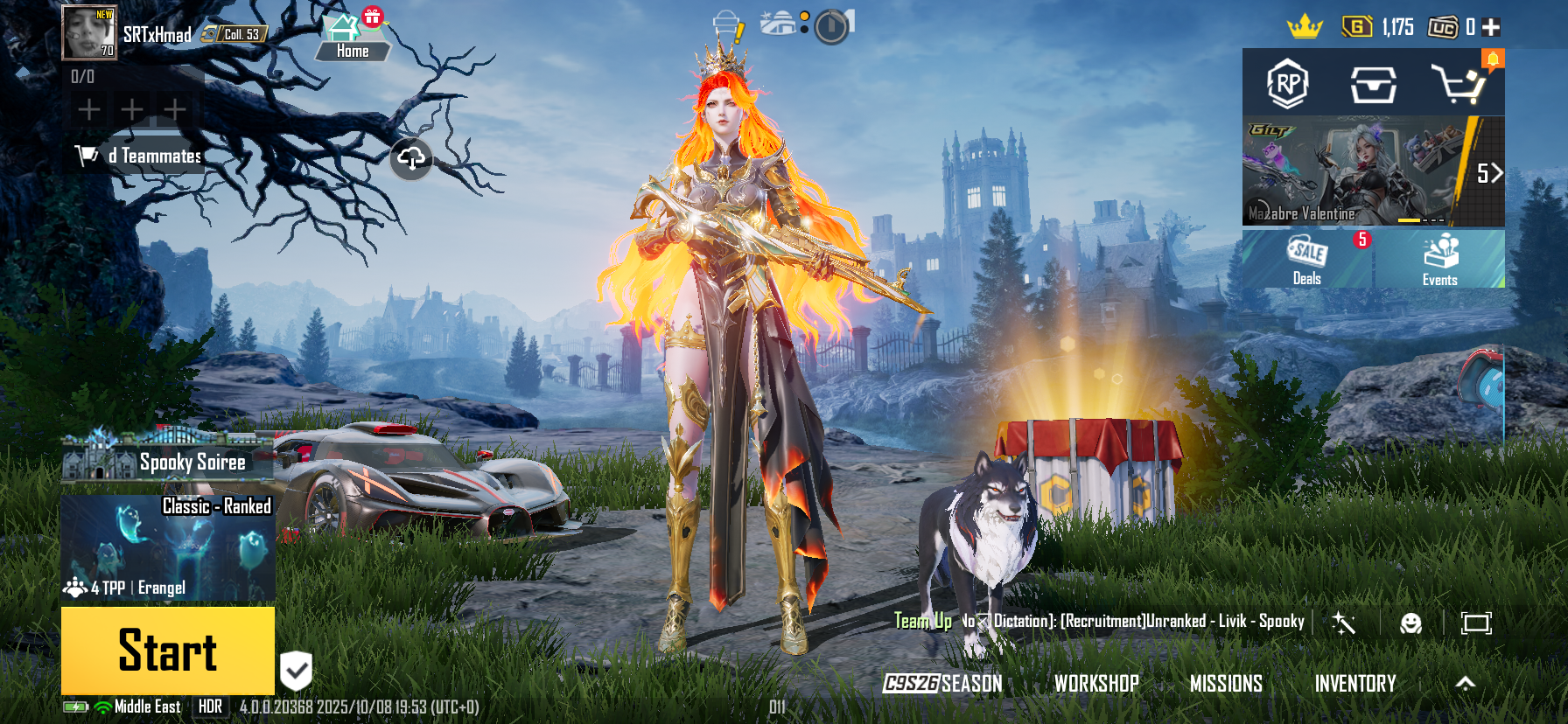Image resolution: width=1568 pixels, height=724 pixels.
Task: Add UC with the plus button
Action: click(1491, 27)
